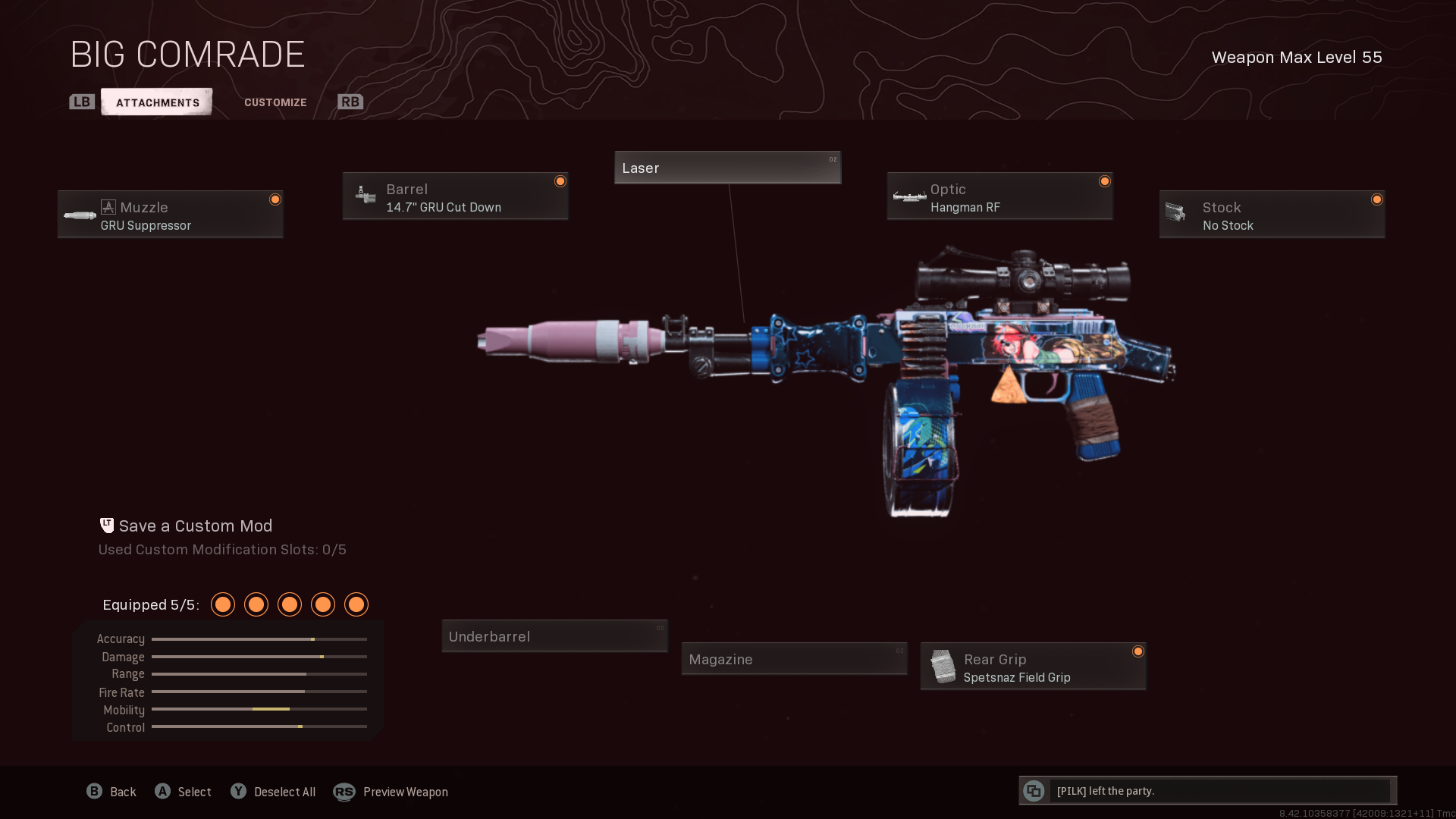
Task: Choose the empty Laser slot
Action: [727, 168]
